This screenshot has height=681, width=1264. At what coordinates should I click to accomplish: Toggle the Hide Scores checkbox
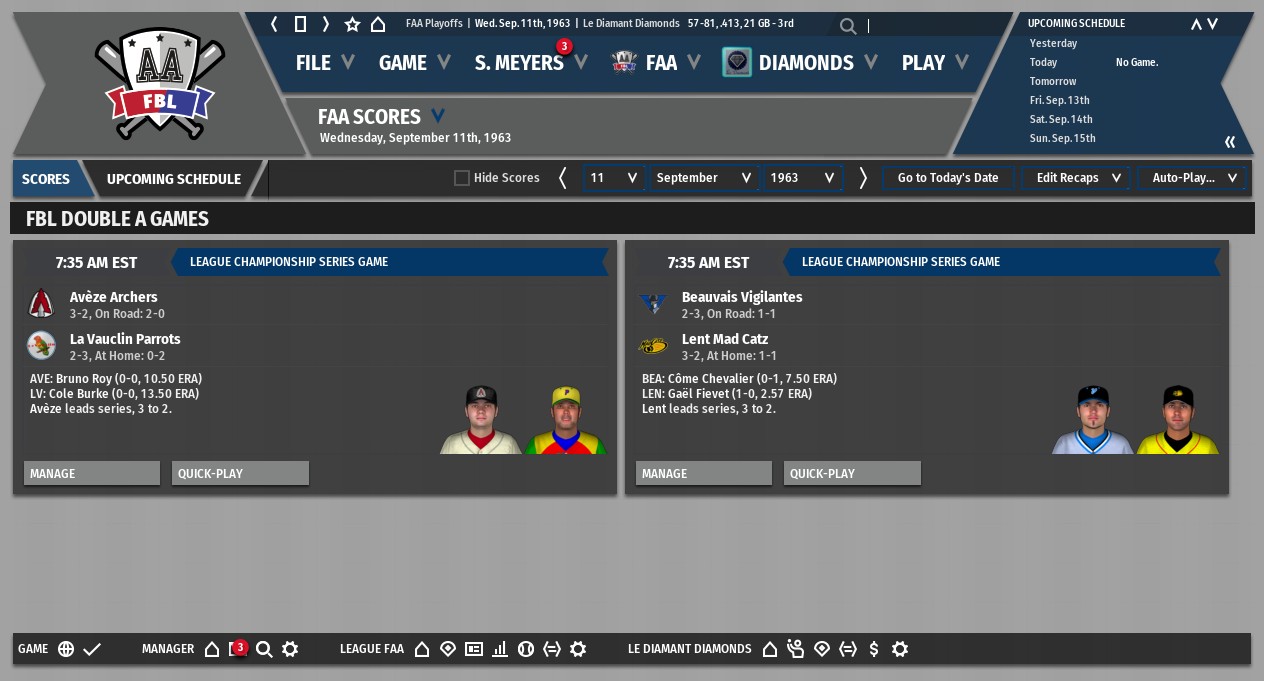[x=462, y=178]
